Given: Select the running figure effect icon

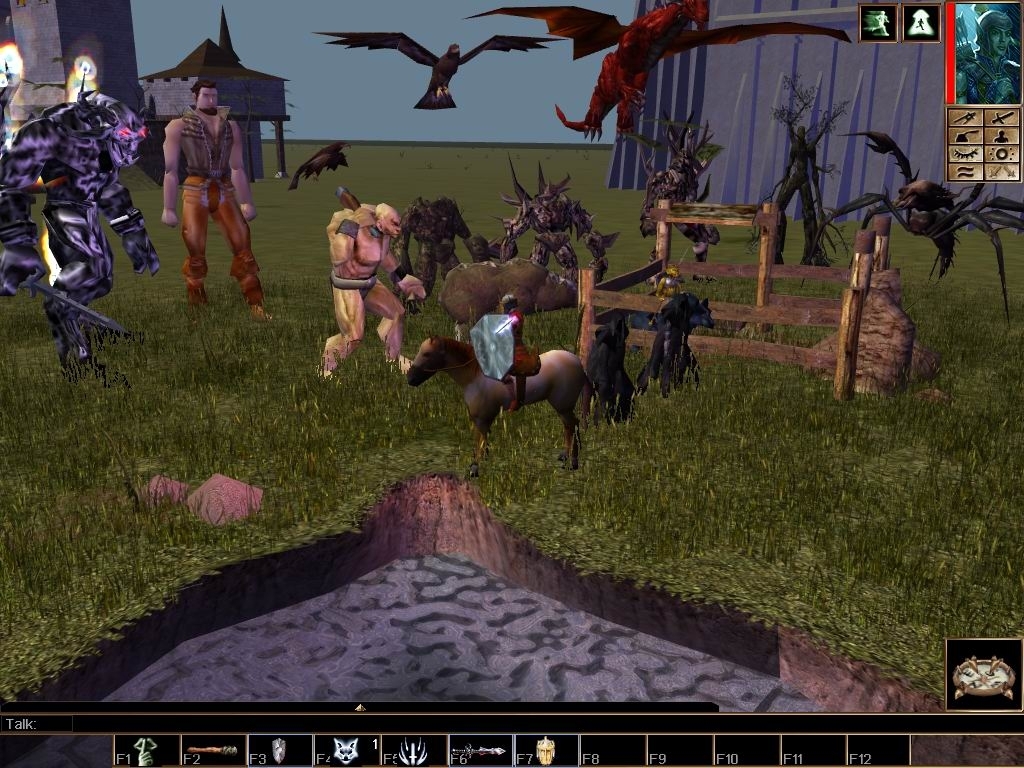Looking at the screenshot, I should [x=877, y=23].
